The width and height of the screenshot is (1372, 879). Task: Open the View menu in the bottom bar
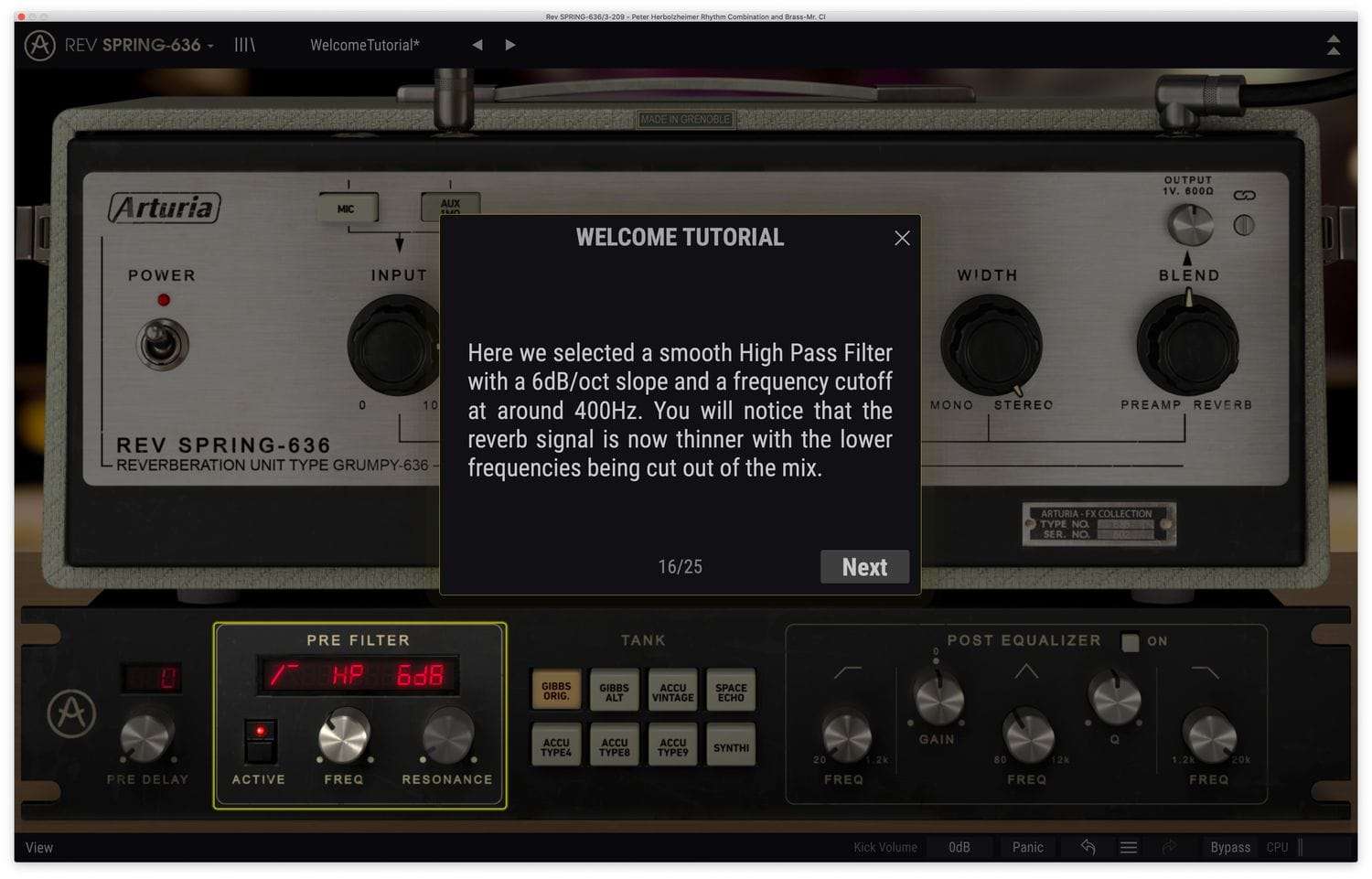coord(38,847)
